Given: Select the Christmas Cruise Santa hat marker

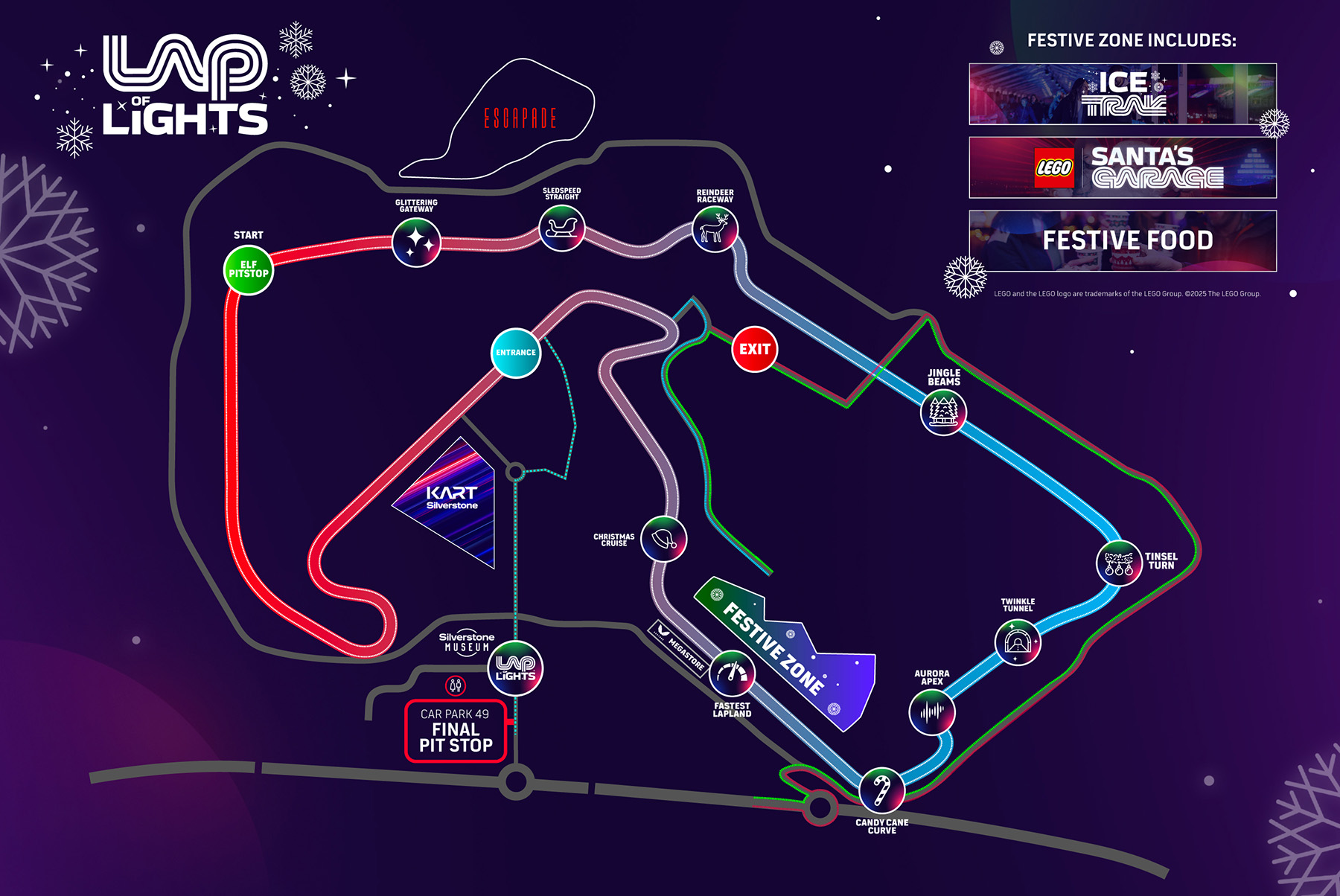Looking at the screenshot, I should pyautogui.click(x=663, y=539).
